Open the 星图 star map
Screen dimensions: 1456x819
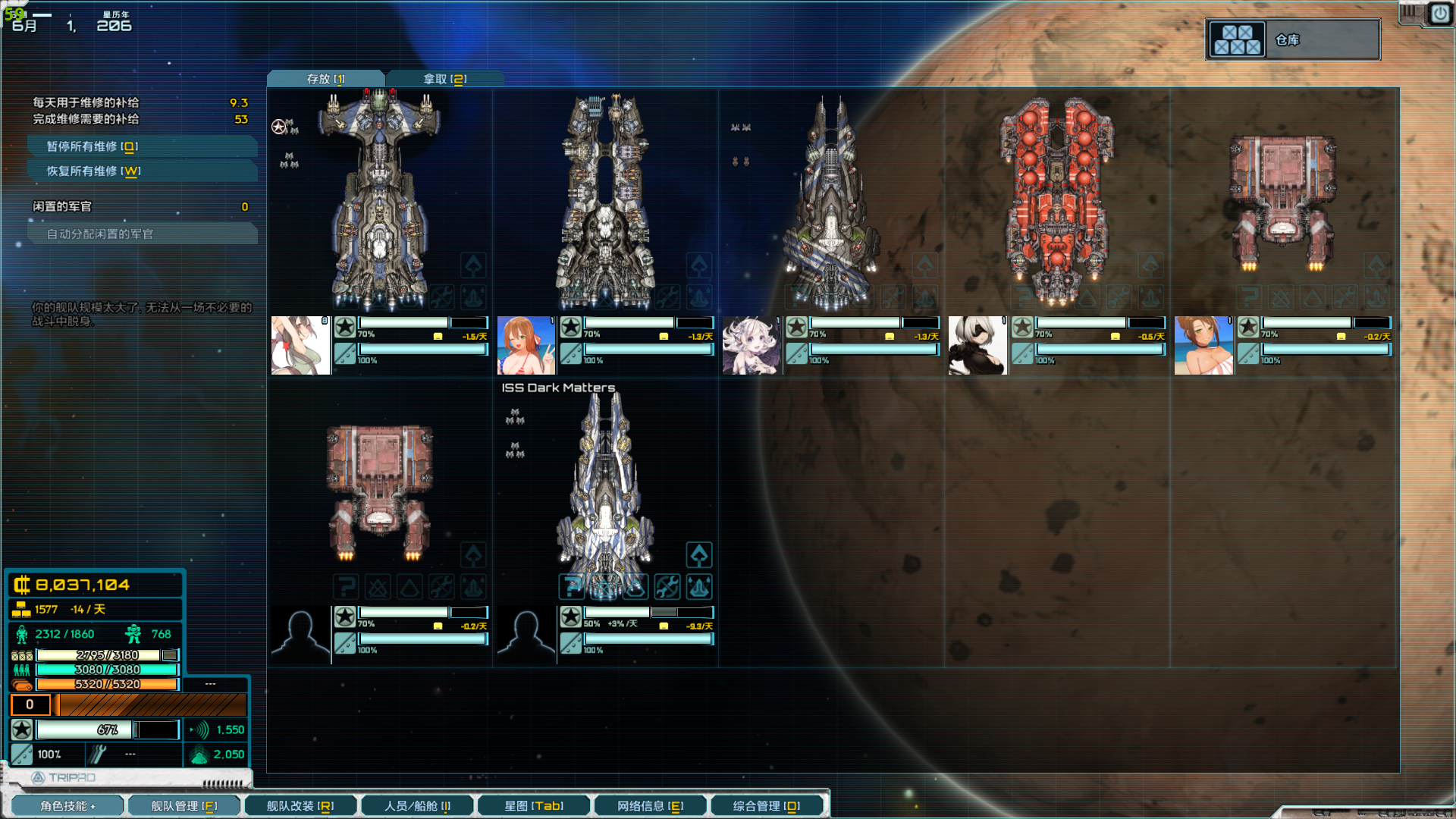click(533, 805)
